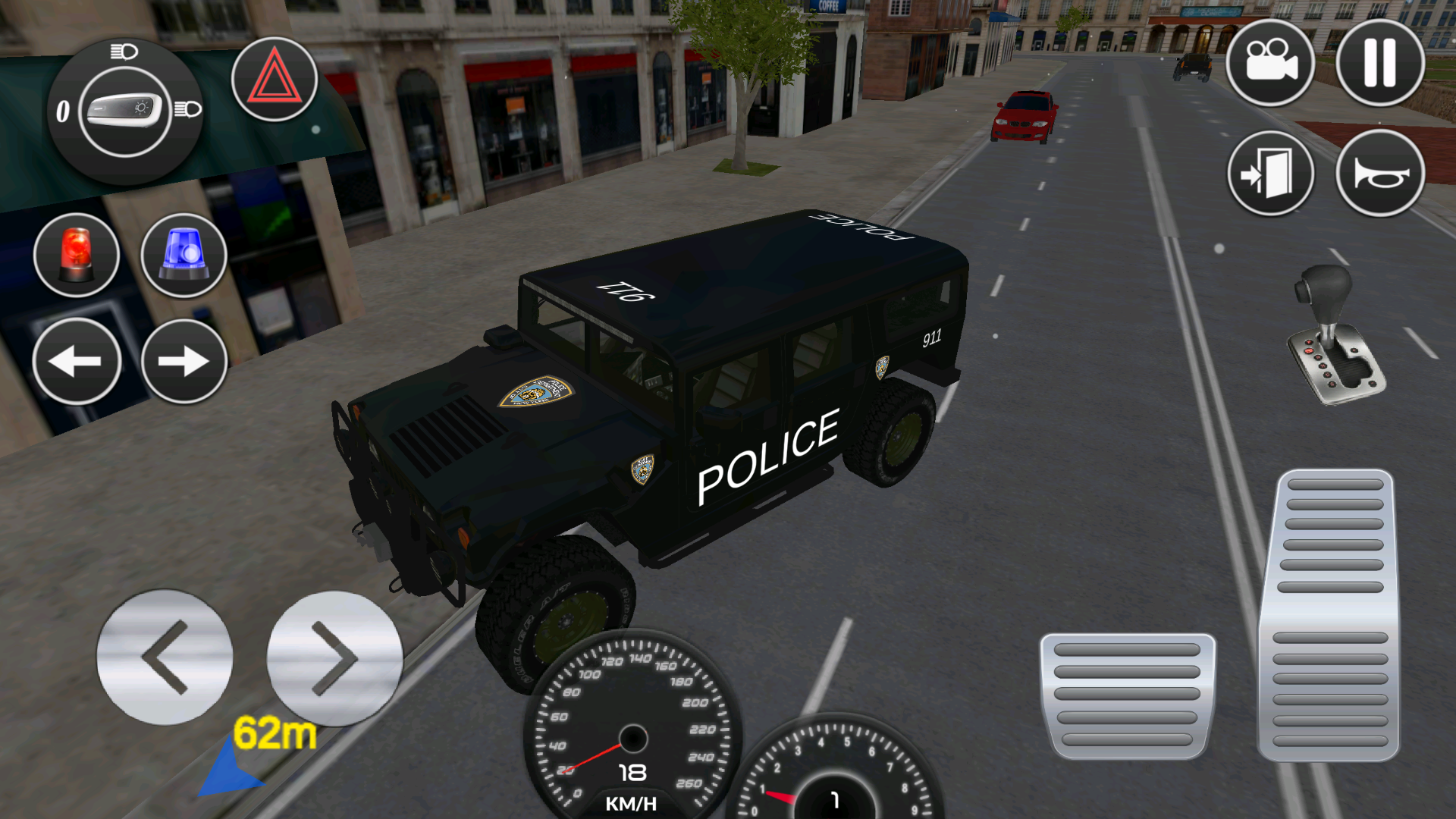Viewport: 1456px width, 819px height.
Task: Toggle the headlights with the light dial
Action: tap(125, 111)
